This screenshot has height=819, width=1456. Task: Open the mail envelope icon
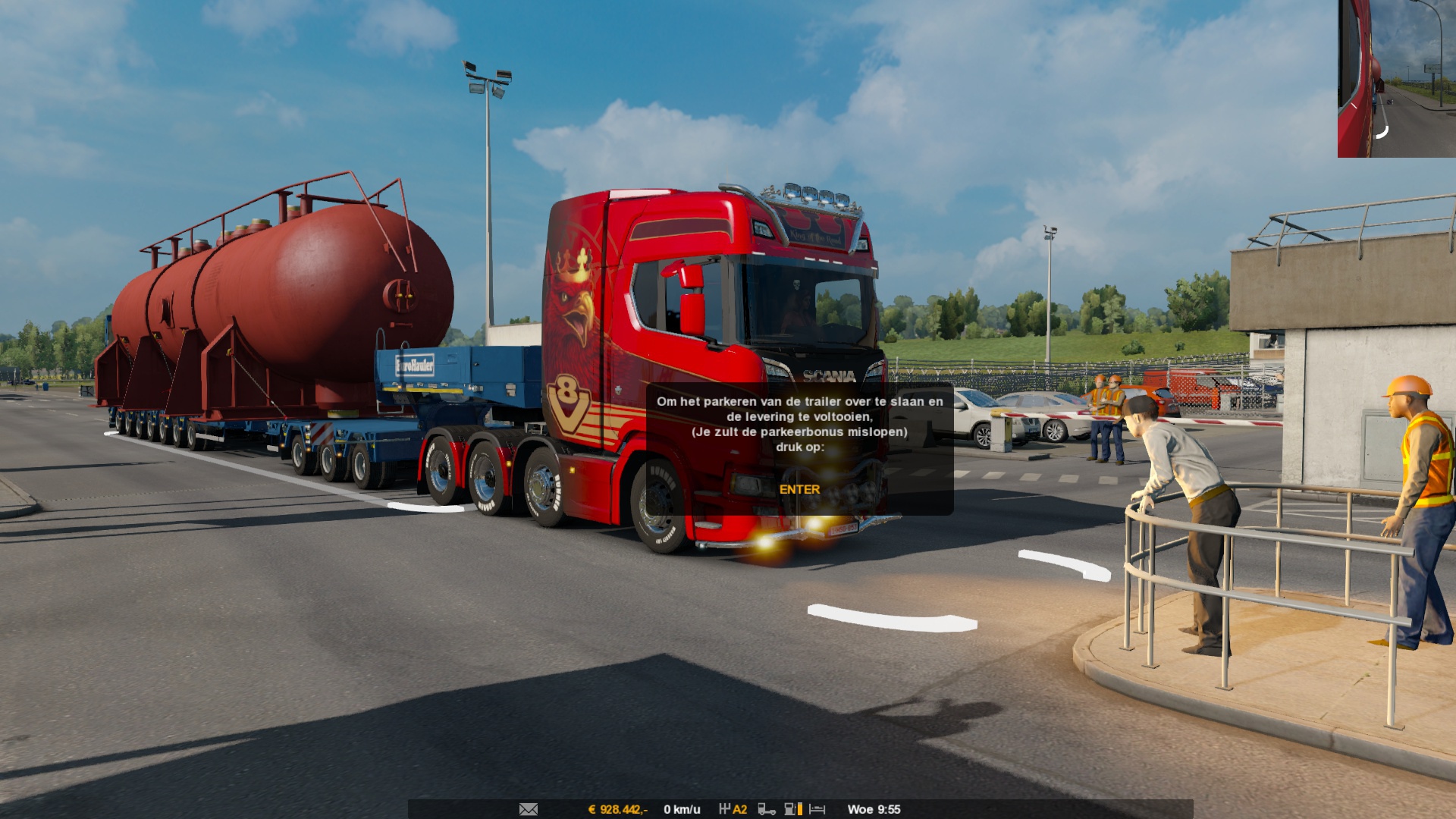[529, 809]
